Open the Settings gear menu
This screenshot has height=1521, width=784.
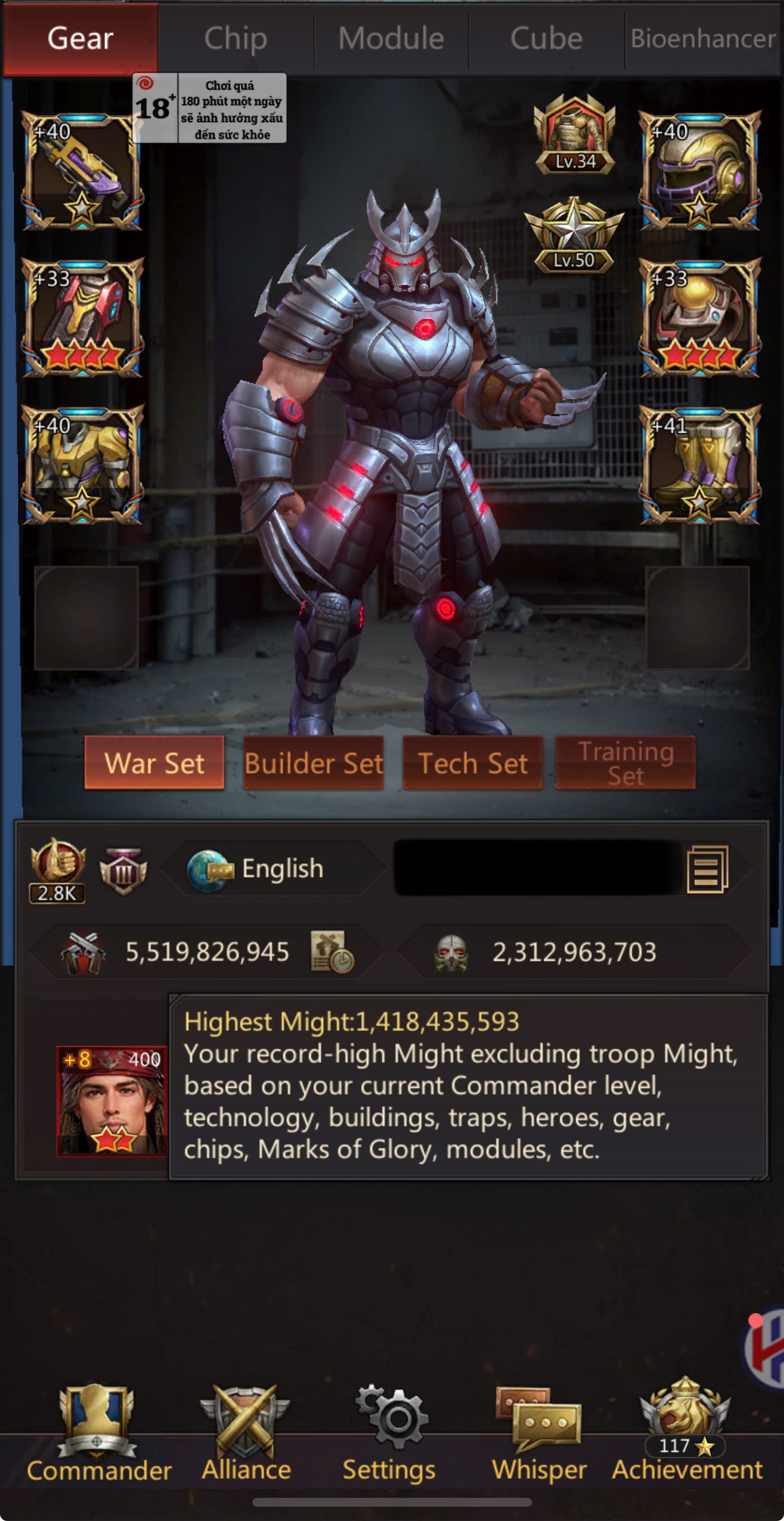point(390,1433)
